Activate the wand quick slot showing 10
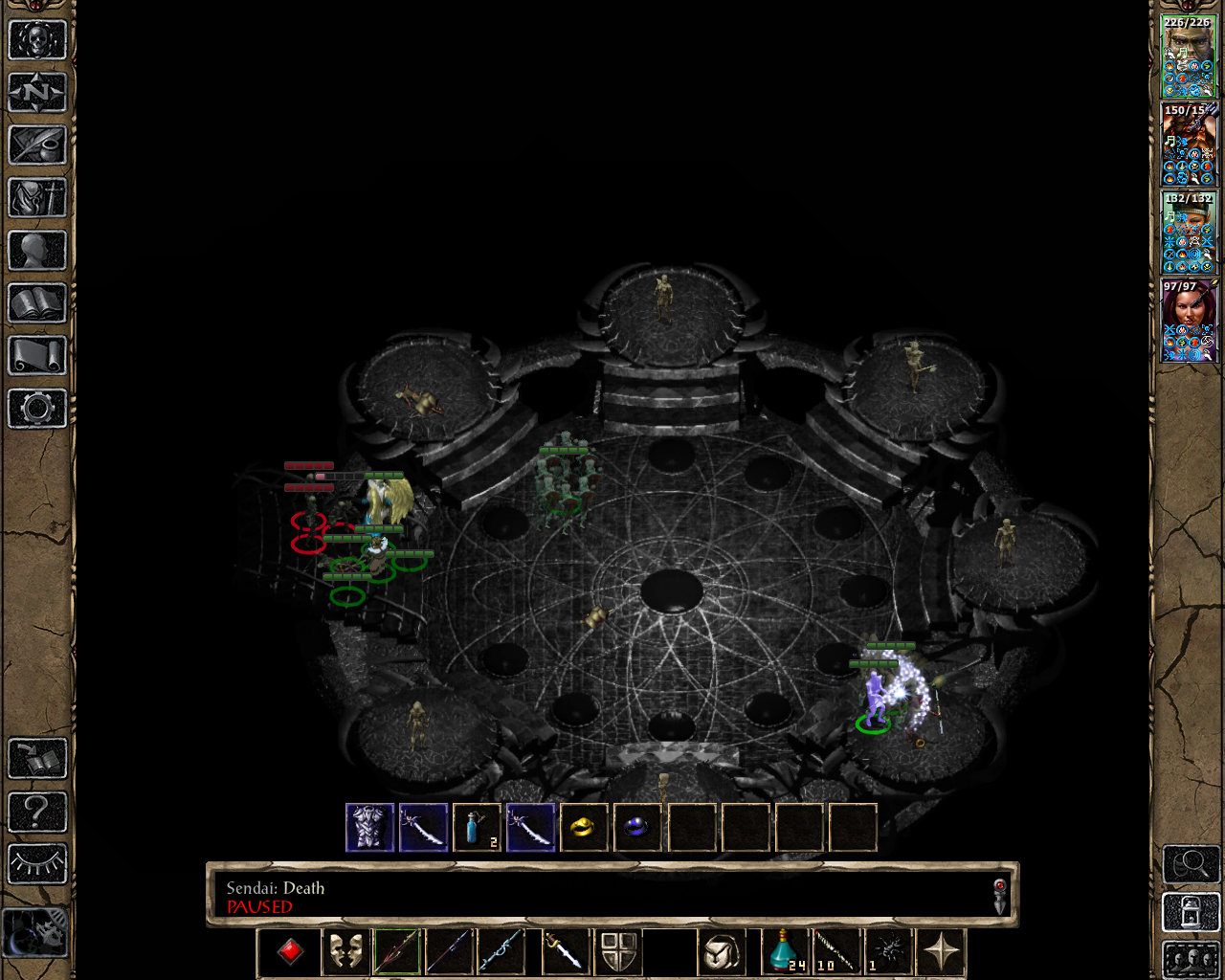 coord(835,952)
